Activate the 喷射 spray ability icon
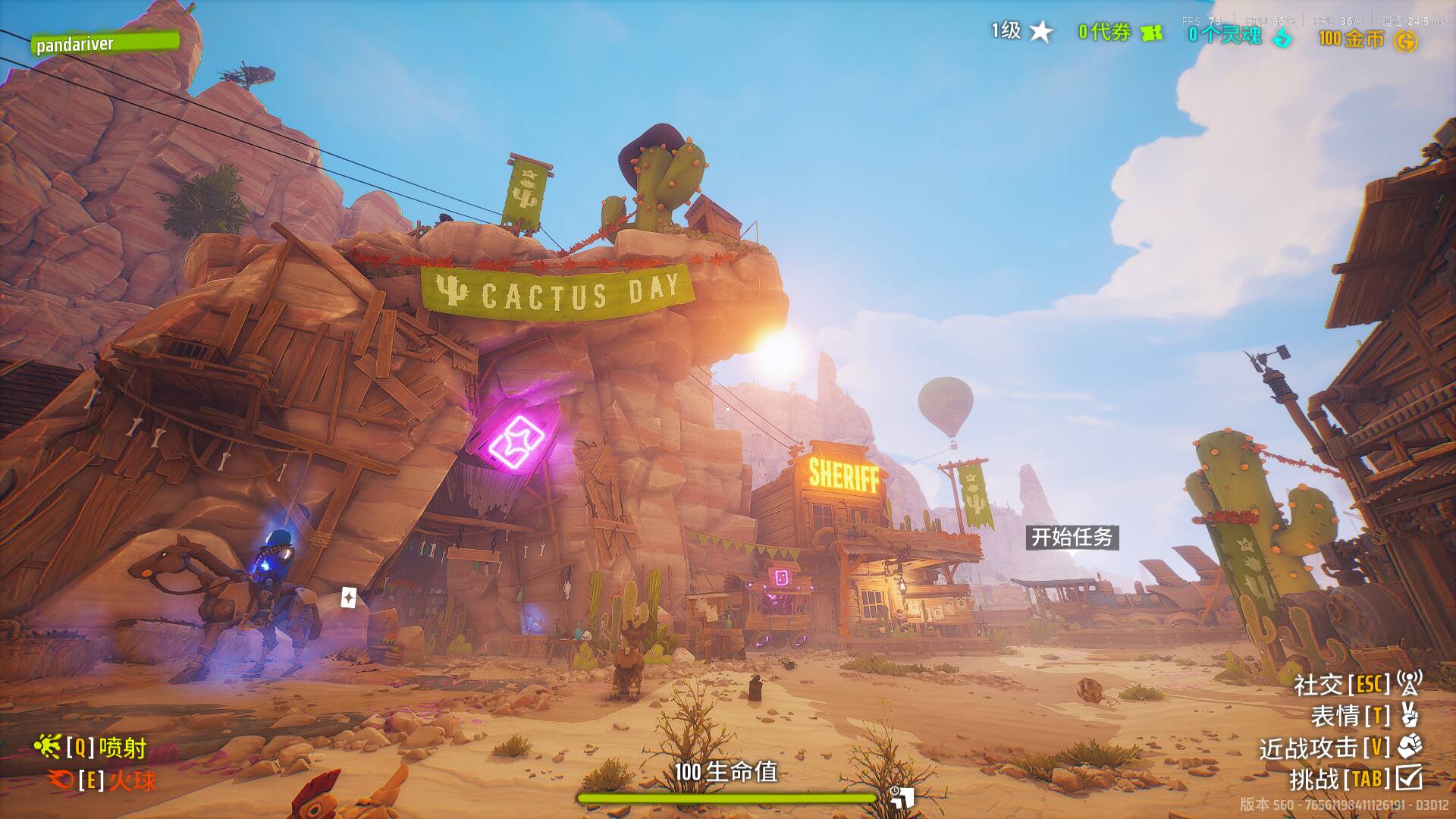Image resolution: width=1456 pixels, height=819 pixels. pos(47,748)
